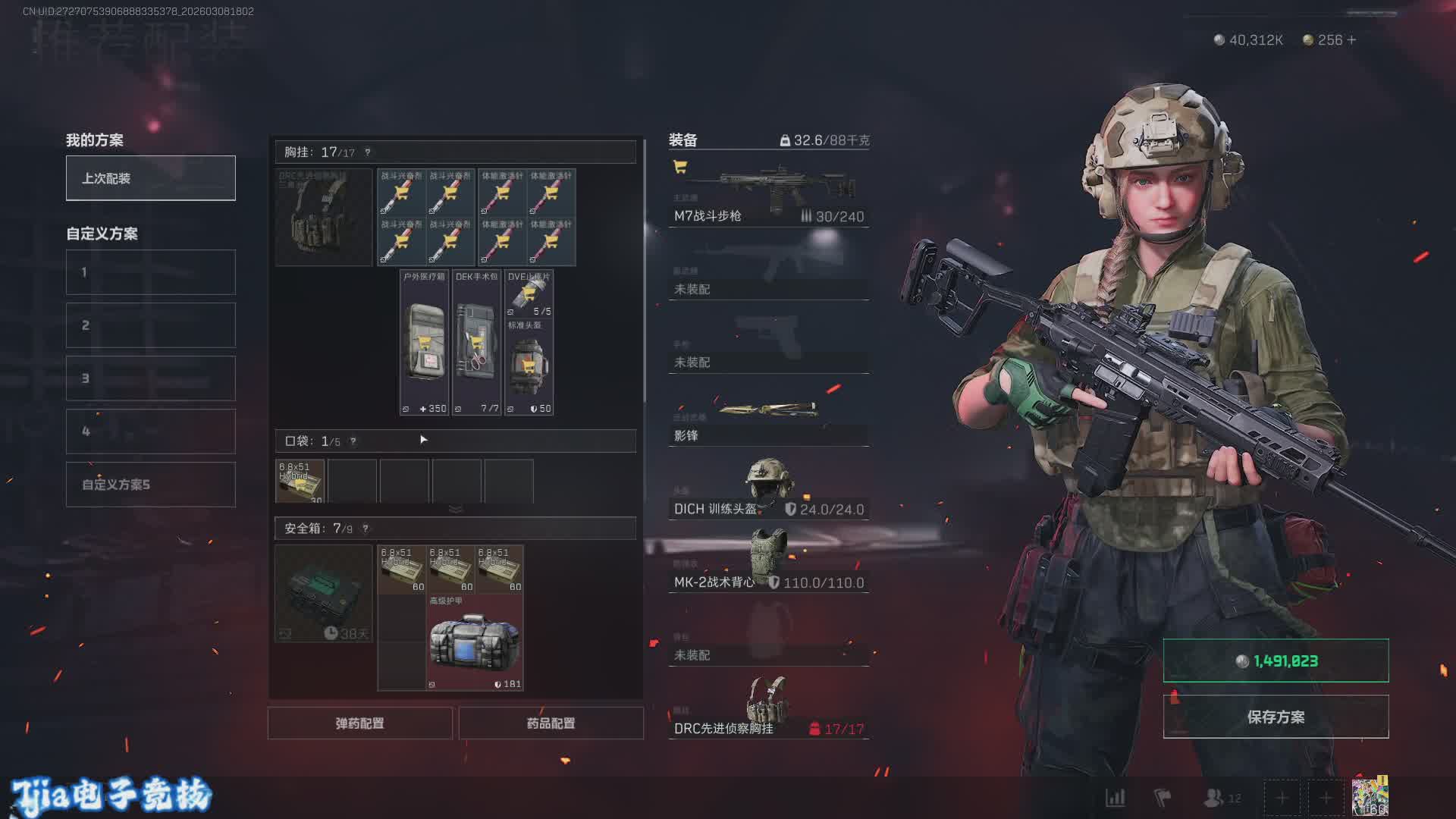1456x819 pixels.
Task: Select the 6.8x51 ammo in the pocket slot
Action: point(300,481)
